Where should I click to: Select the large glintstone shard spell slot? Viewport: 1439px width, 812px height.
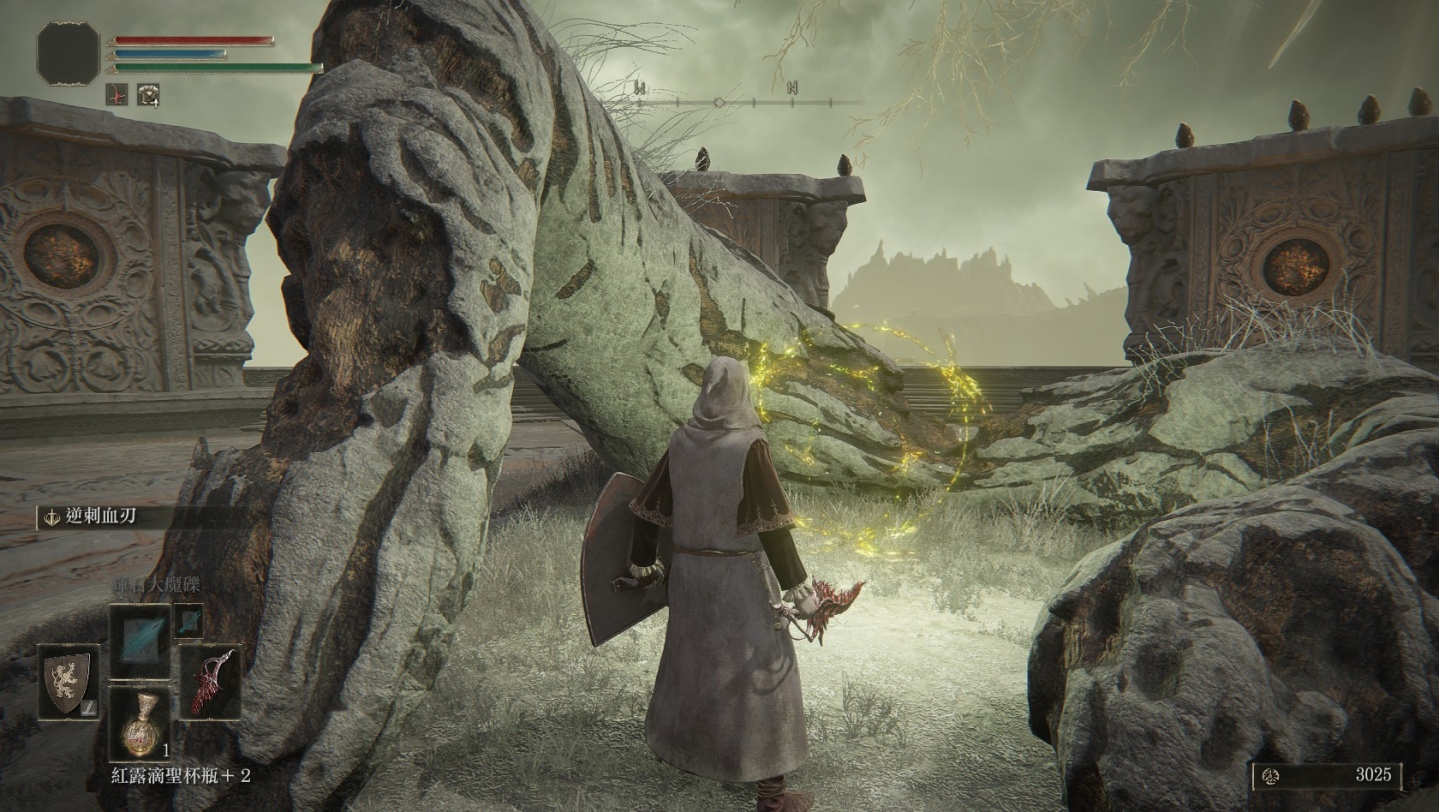point(140,641)
